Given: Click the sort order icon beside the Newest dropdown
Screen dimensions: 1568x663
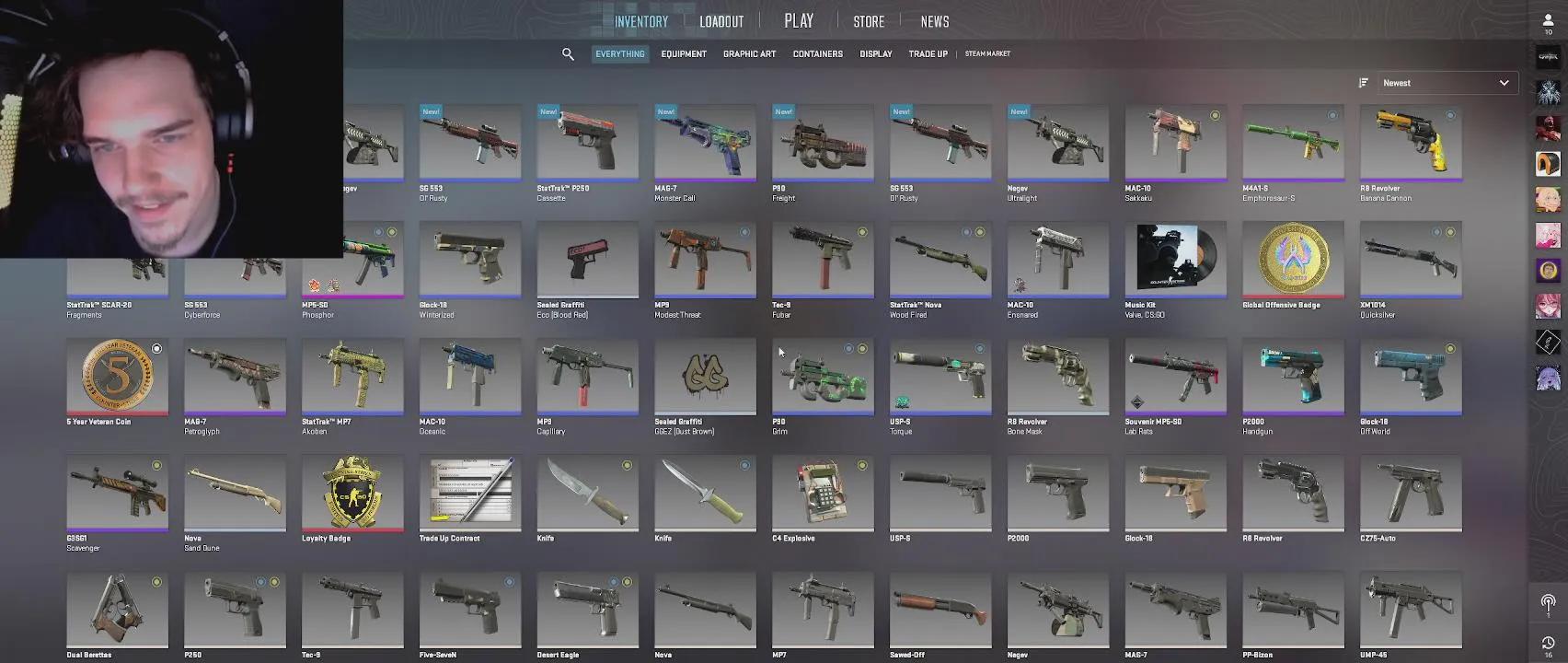Looking at the screenshot, I should pos(1363,83).
